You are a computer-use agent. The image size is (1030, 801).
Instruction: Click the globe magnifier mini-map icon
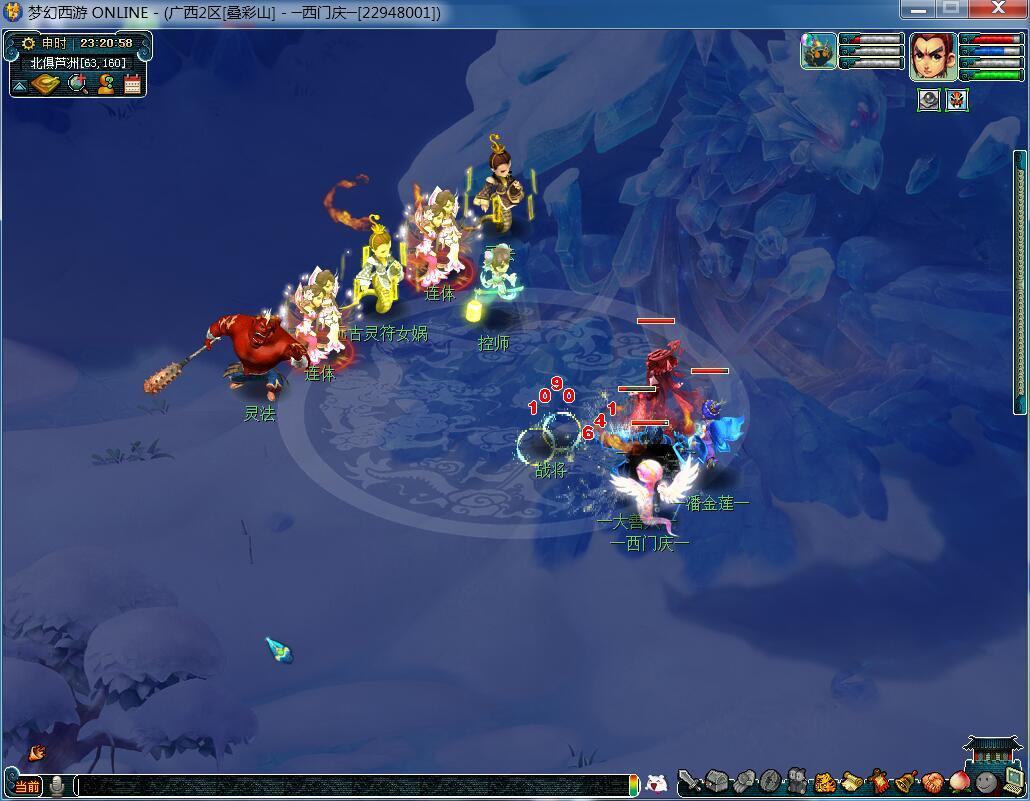tap(77, 85)
